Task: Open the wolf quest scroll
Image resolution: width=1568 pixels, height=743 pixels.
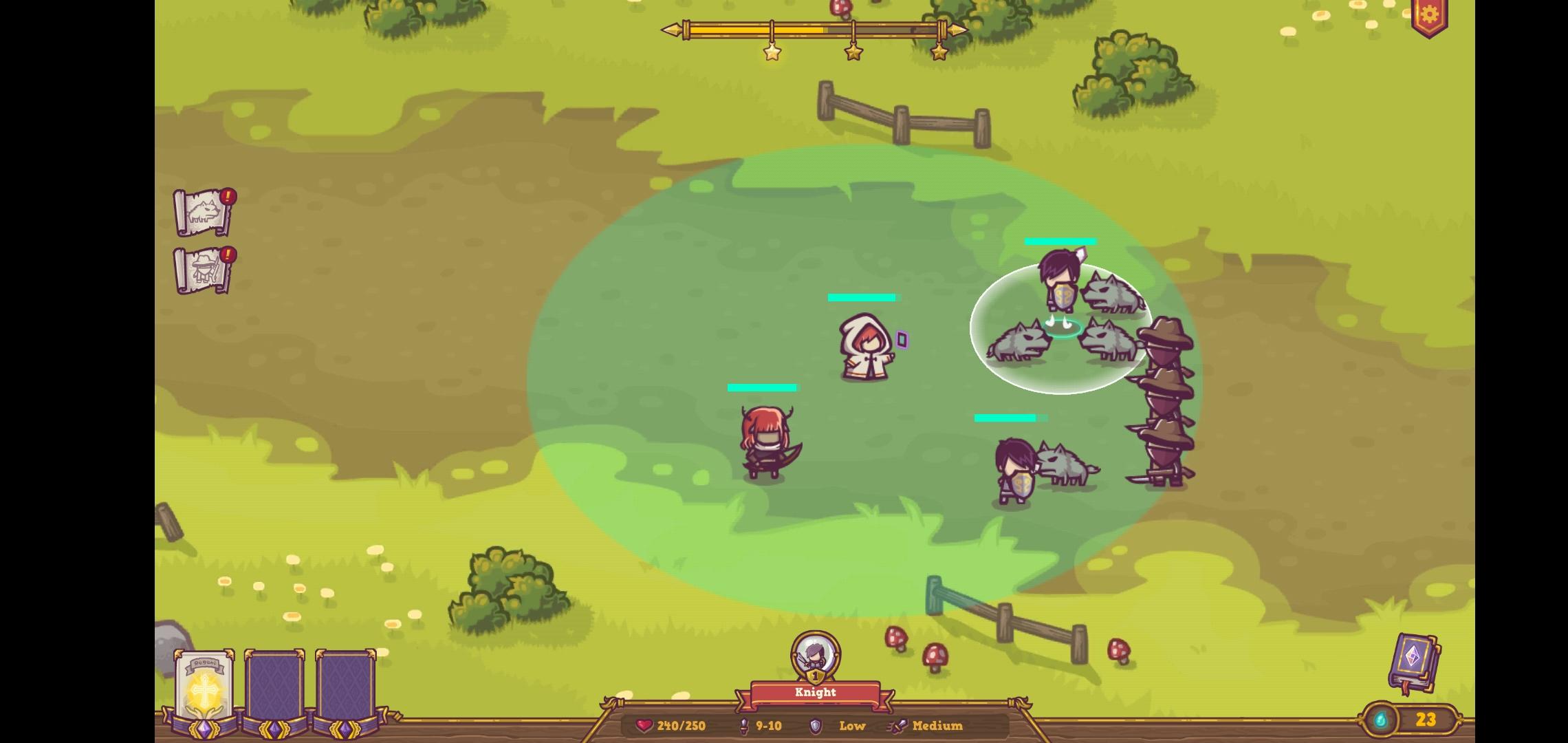Action: click(204, 212)
